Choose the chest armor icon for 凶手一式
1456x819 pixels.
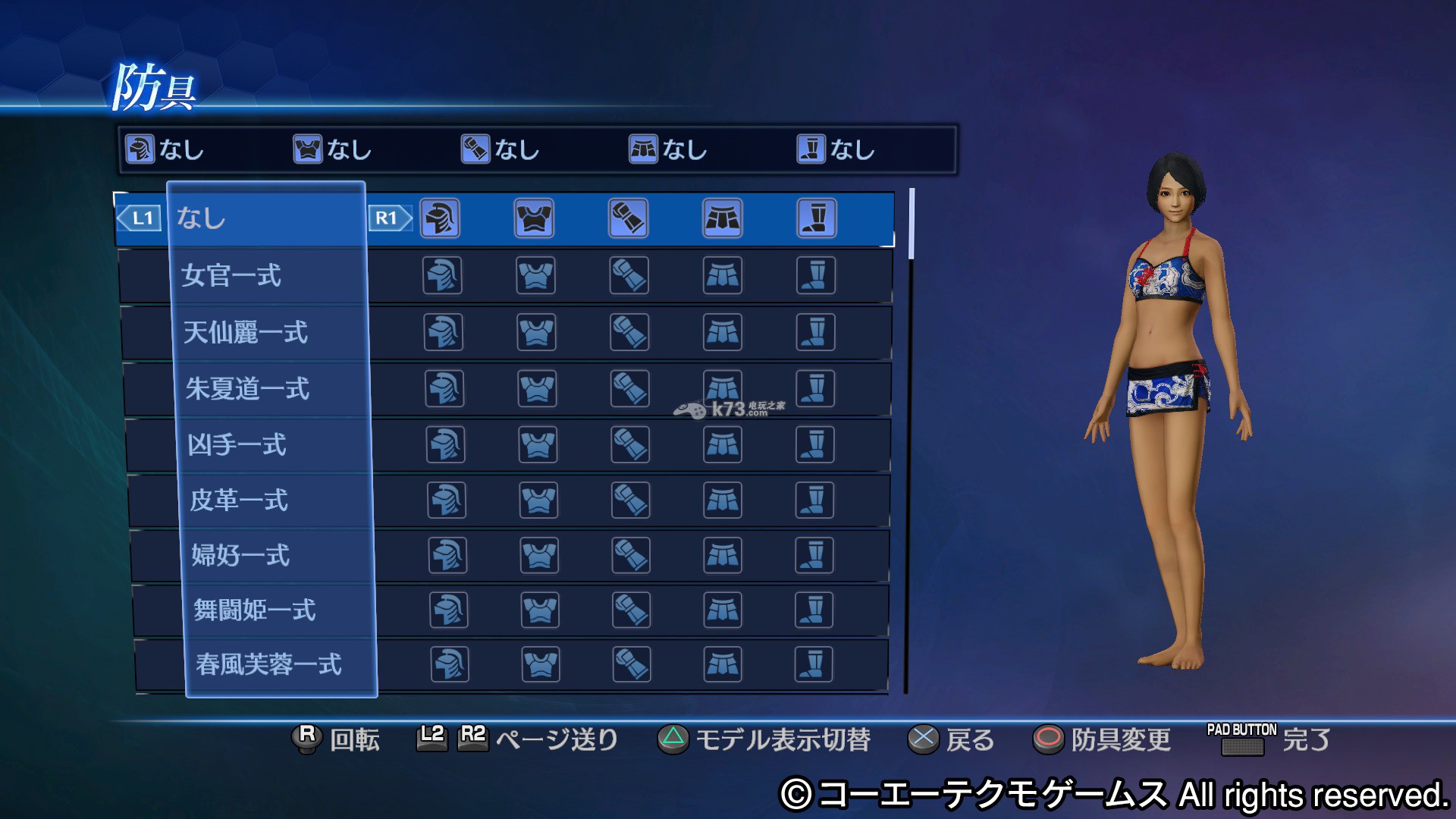tap(538, 444)
